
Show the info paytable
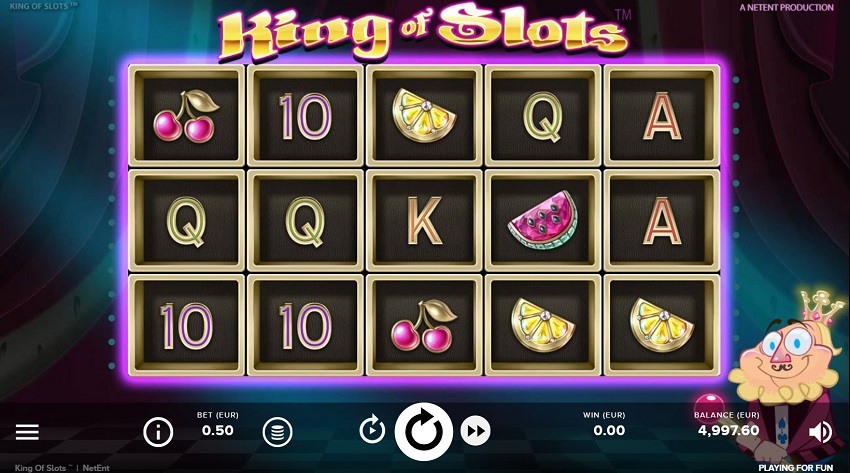click(x=158, y=432)
